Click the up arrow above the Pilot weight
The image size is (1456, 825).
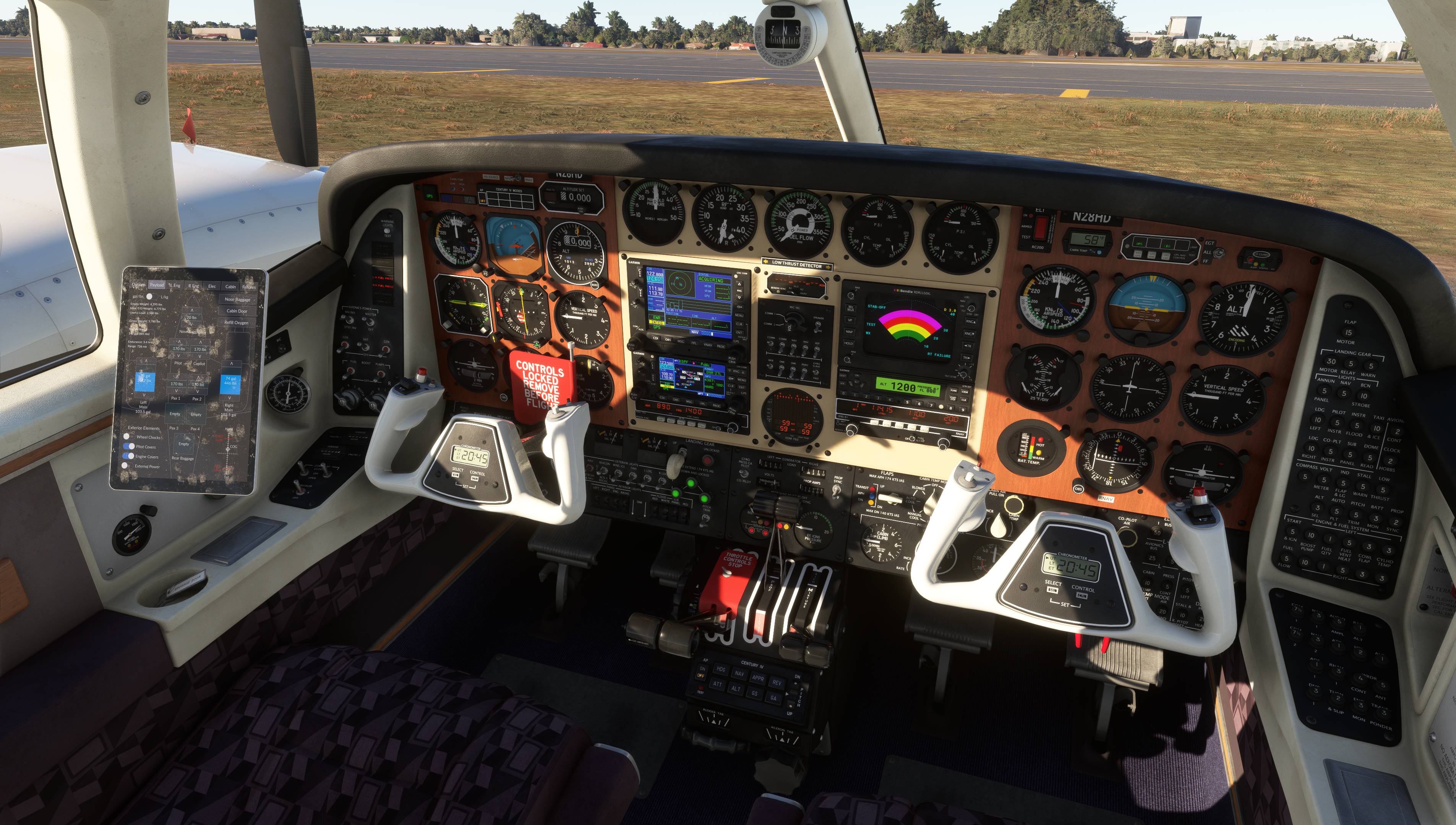(180, 342)
